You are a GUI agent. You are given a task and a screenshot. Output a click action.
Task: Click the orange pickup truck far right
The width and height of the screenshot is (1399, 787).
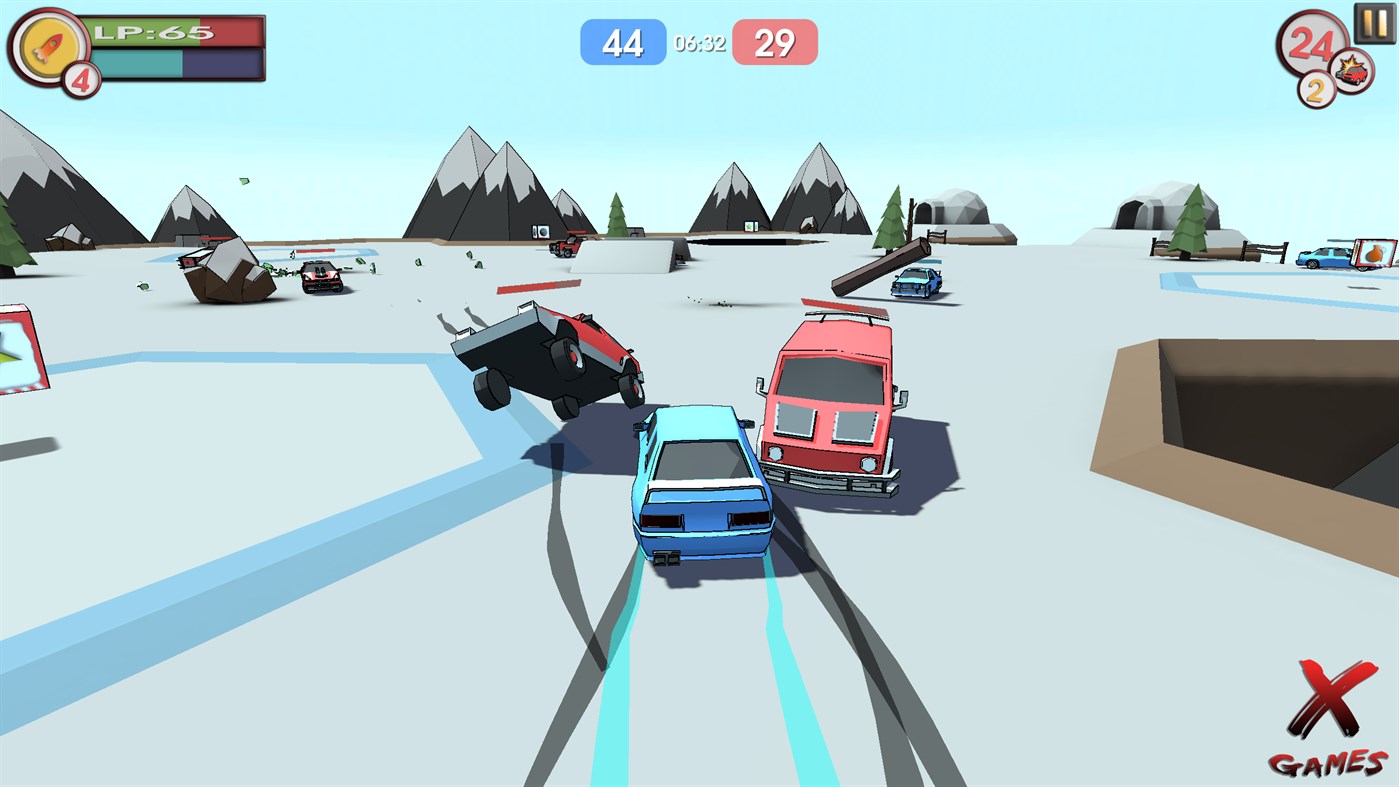pos(1322,258)
